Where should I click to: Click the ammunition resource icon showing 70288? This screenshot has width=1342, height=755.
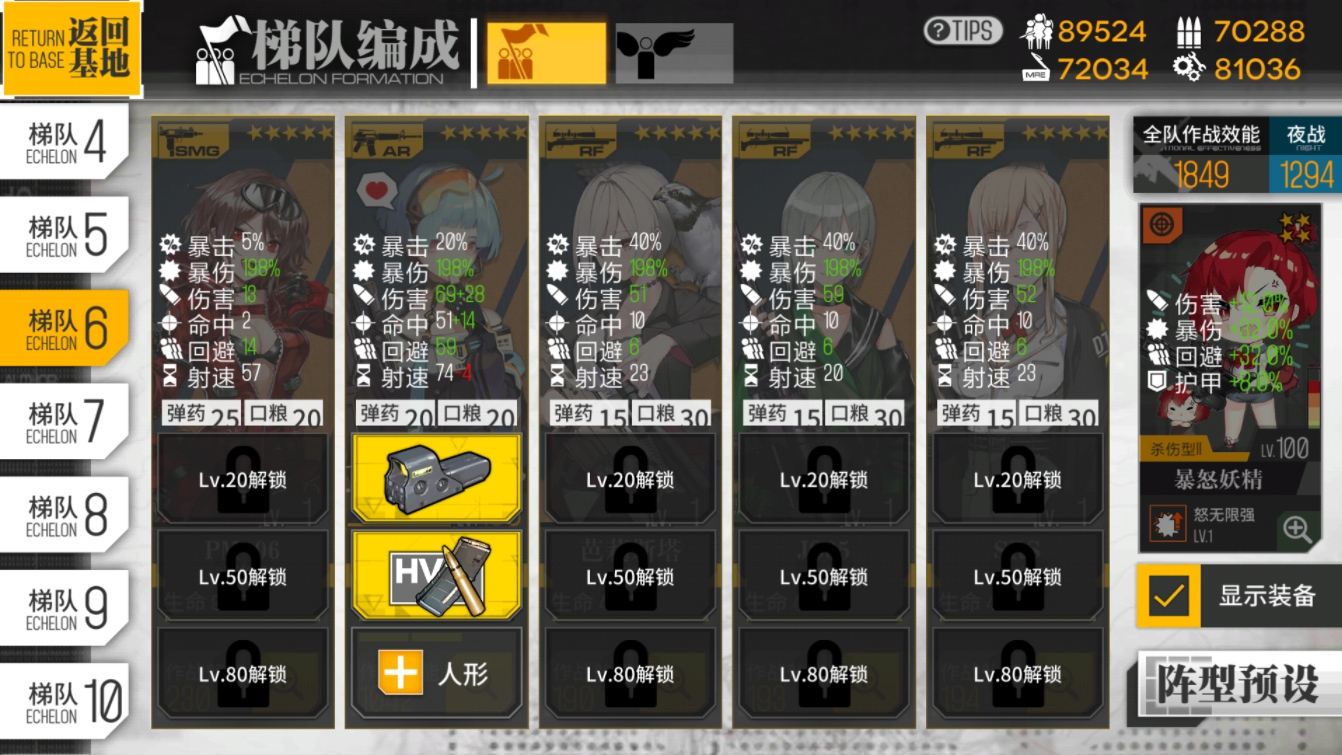[1187, 31]
